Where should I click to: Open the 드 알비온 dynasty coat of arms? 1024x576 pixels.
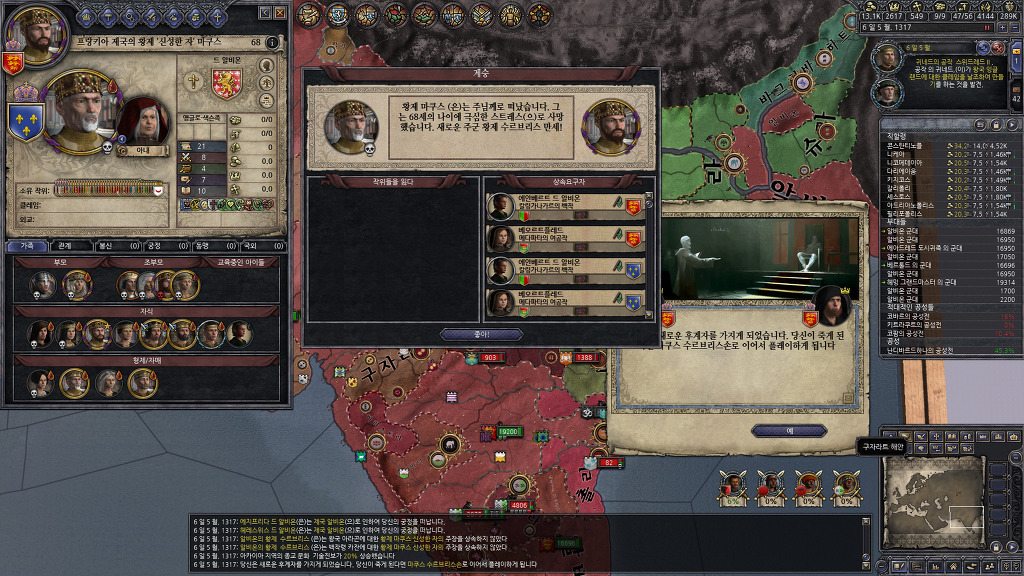coord(228,82)
